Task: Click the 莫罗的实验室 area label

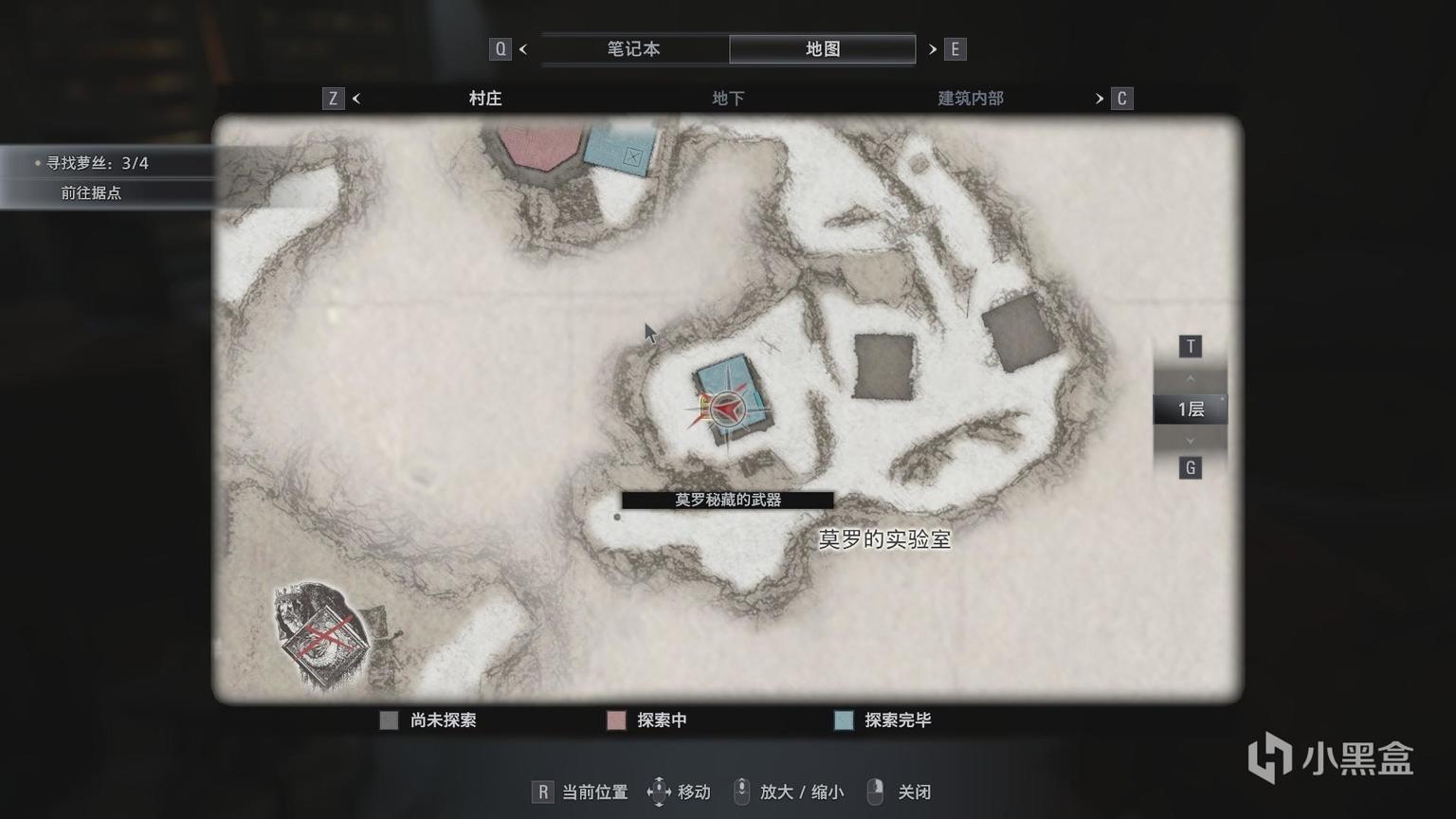Action: click(x=883, y=539)
